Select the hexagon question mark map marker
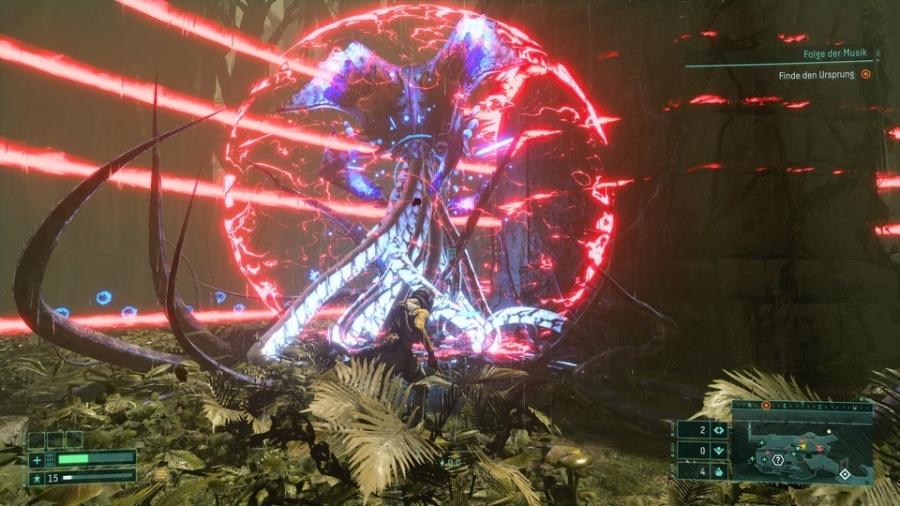Screen dimensions: 900x506 point(777,460)
